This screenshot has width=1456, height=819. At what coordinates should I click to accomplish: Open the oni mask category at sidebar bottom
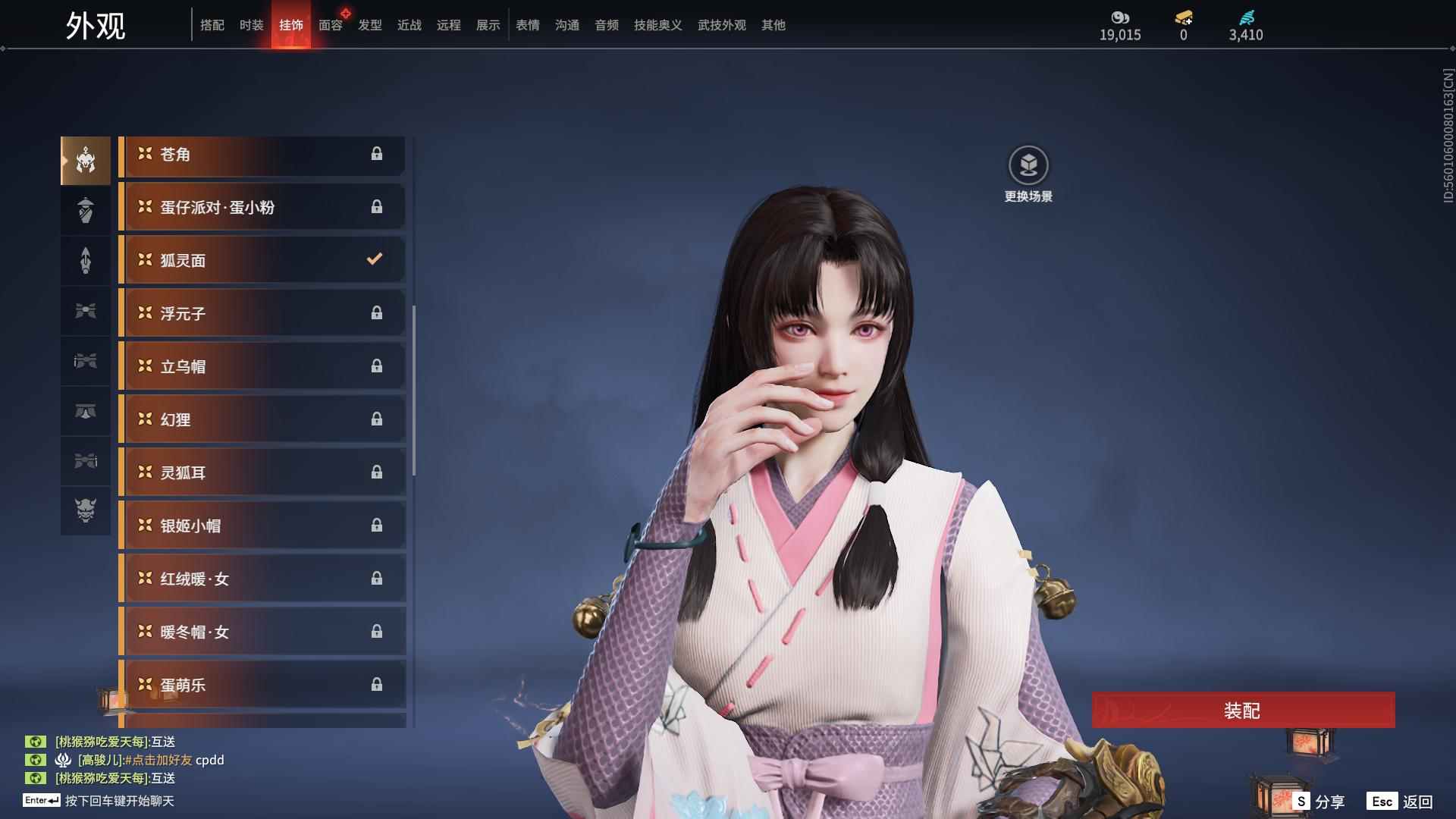coord(86,512)
